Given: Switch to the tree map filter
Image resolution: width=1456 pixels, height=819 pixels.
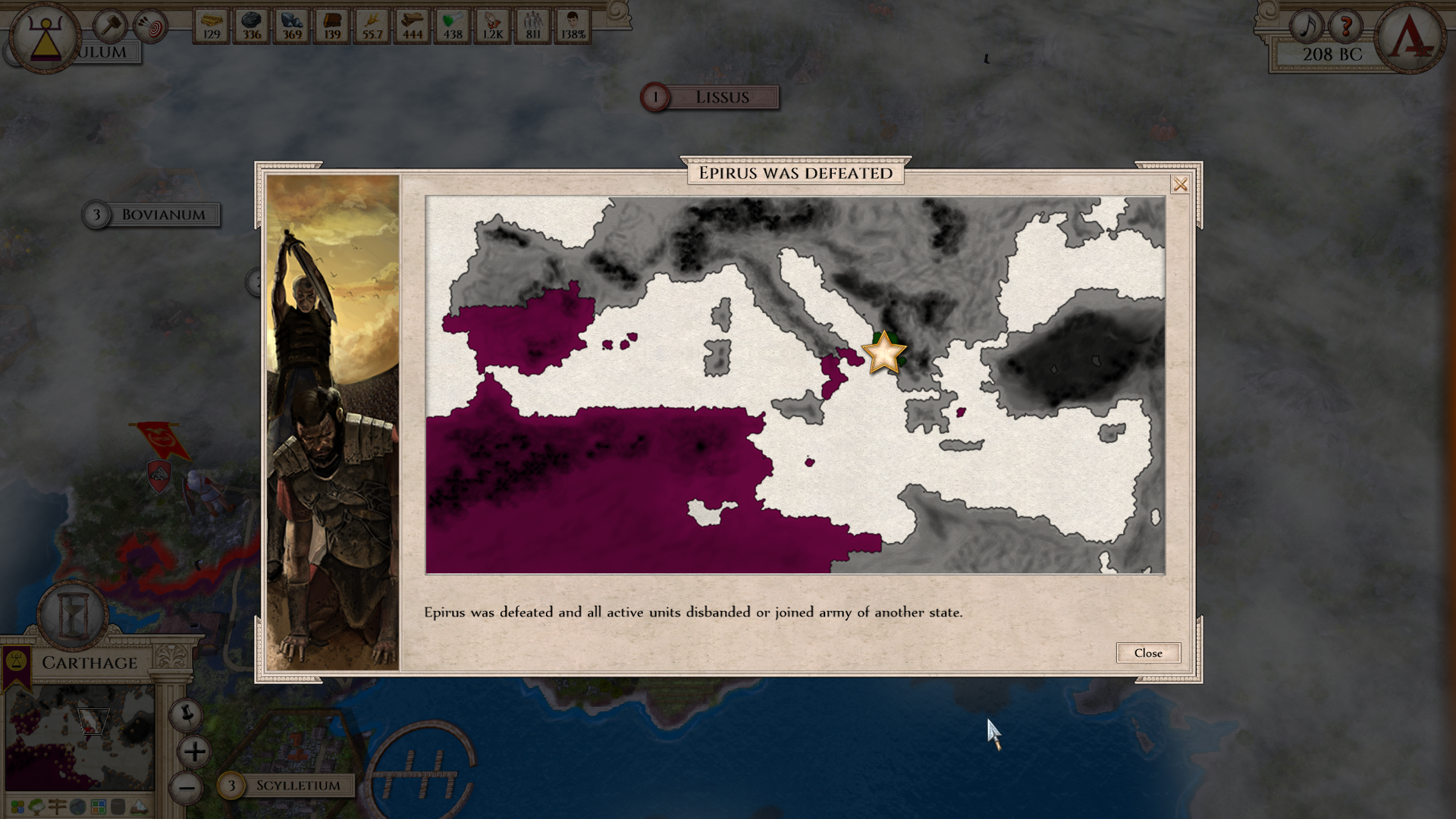Looking at the screenshot, I should (36, 806).
